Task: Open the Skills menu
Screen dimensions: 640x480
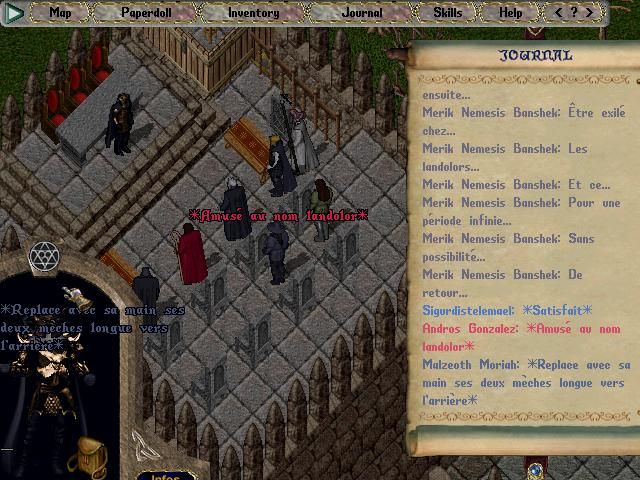Action: (x=447, y=13)
